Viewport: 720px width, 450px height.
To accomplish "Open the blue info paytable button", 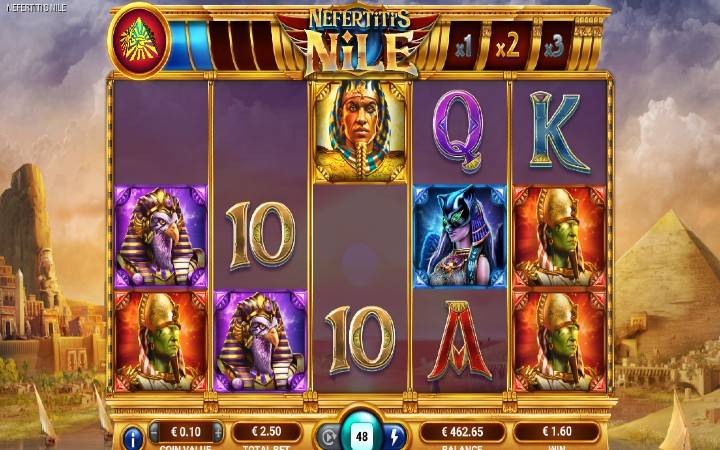I will pos(133,437).
